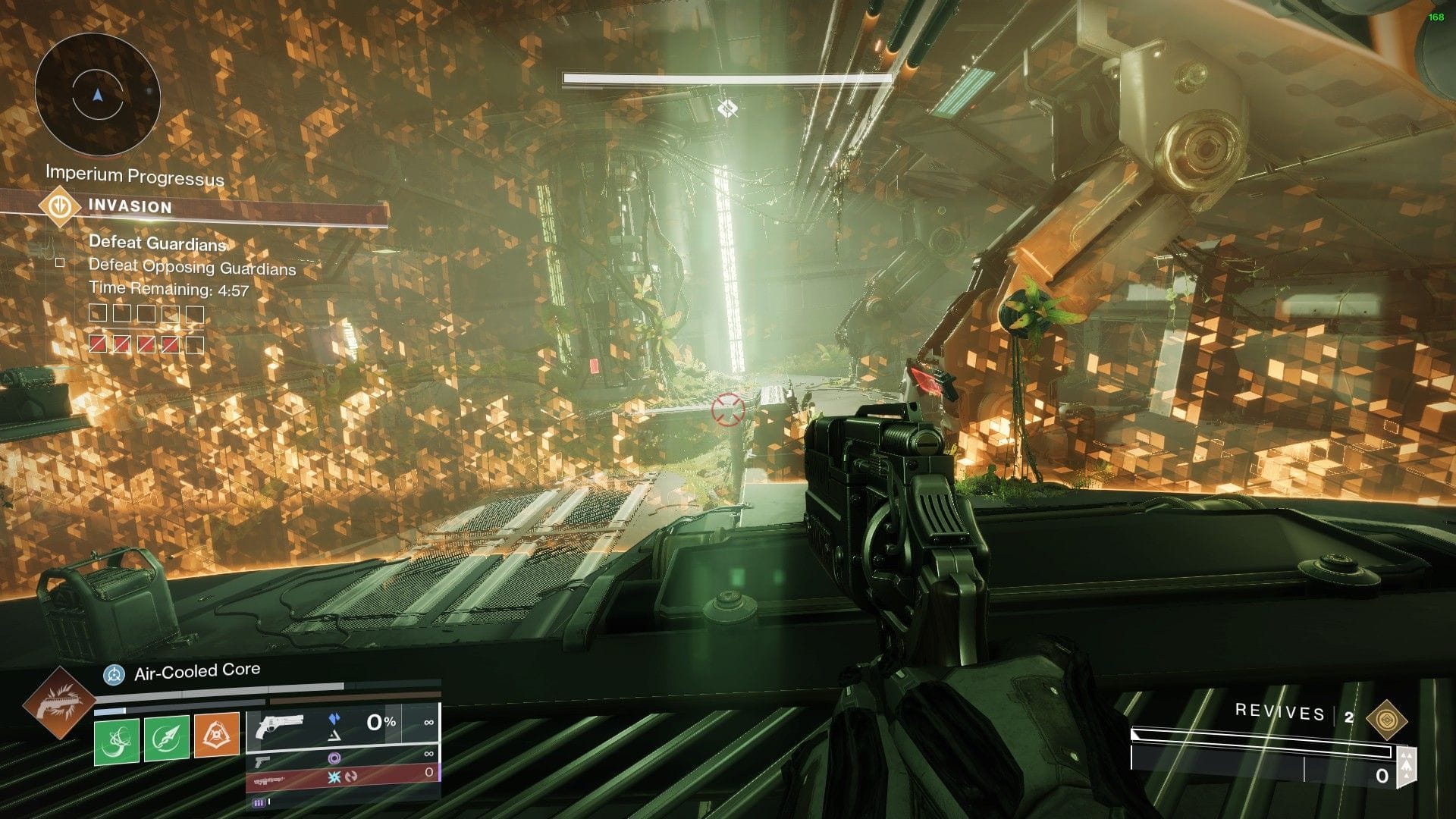Select the Invasion objective diamond icon
This screenshot has height=819, width=1456.
60,206
